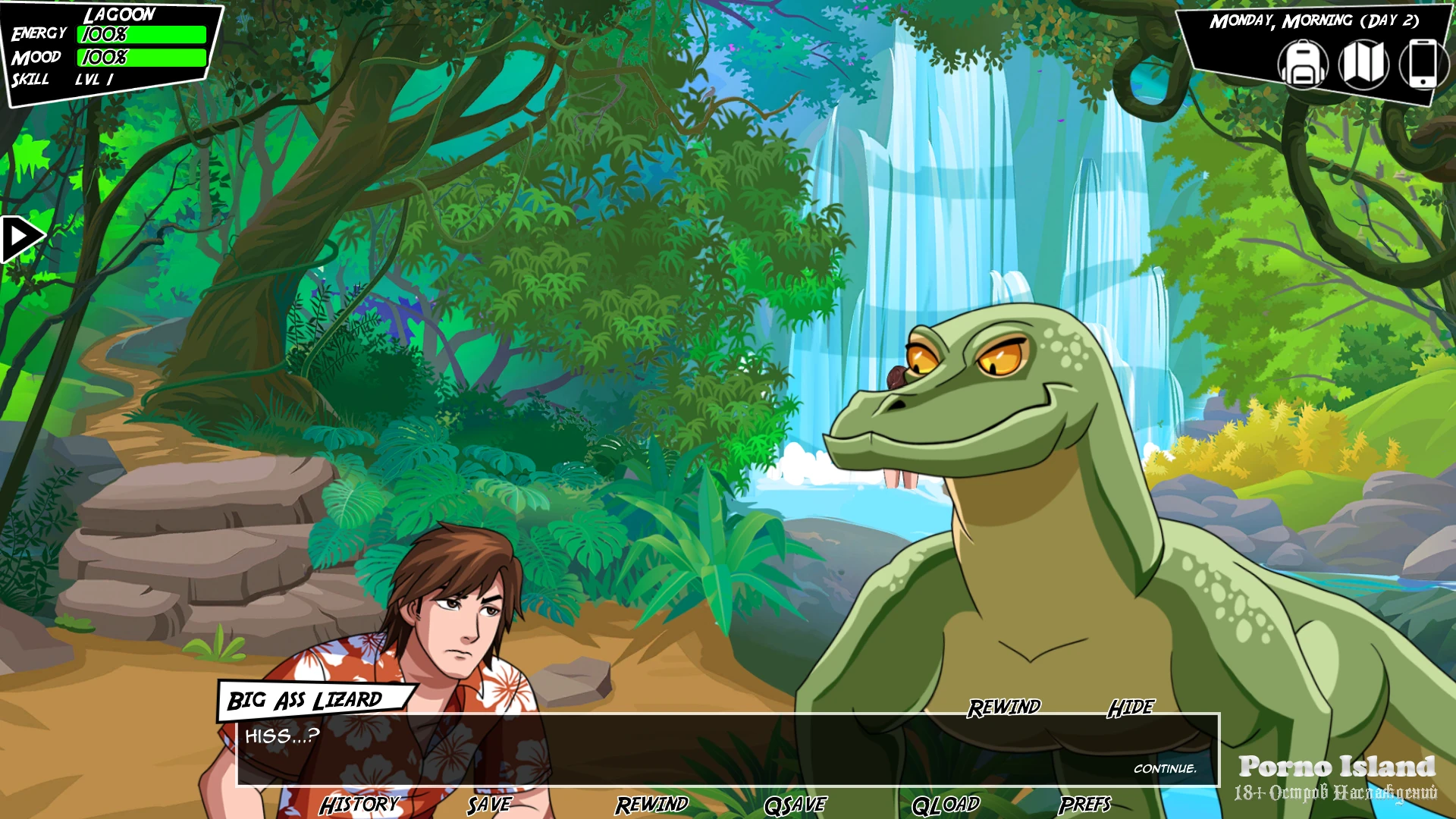Open the smartphone icon
Image resolution: width=1456 pixels, height=819 pixels.
tap(1422, 64)
